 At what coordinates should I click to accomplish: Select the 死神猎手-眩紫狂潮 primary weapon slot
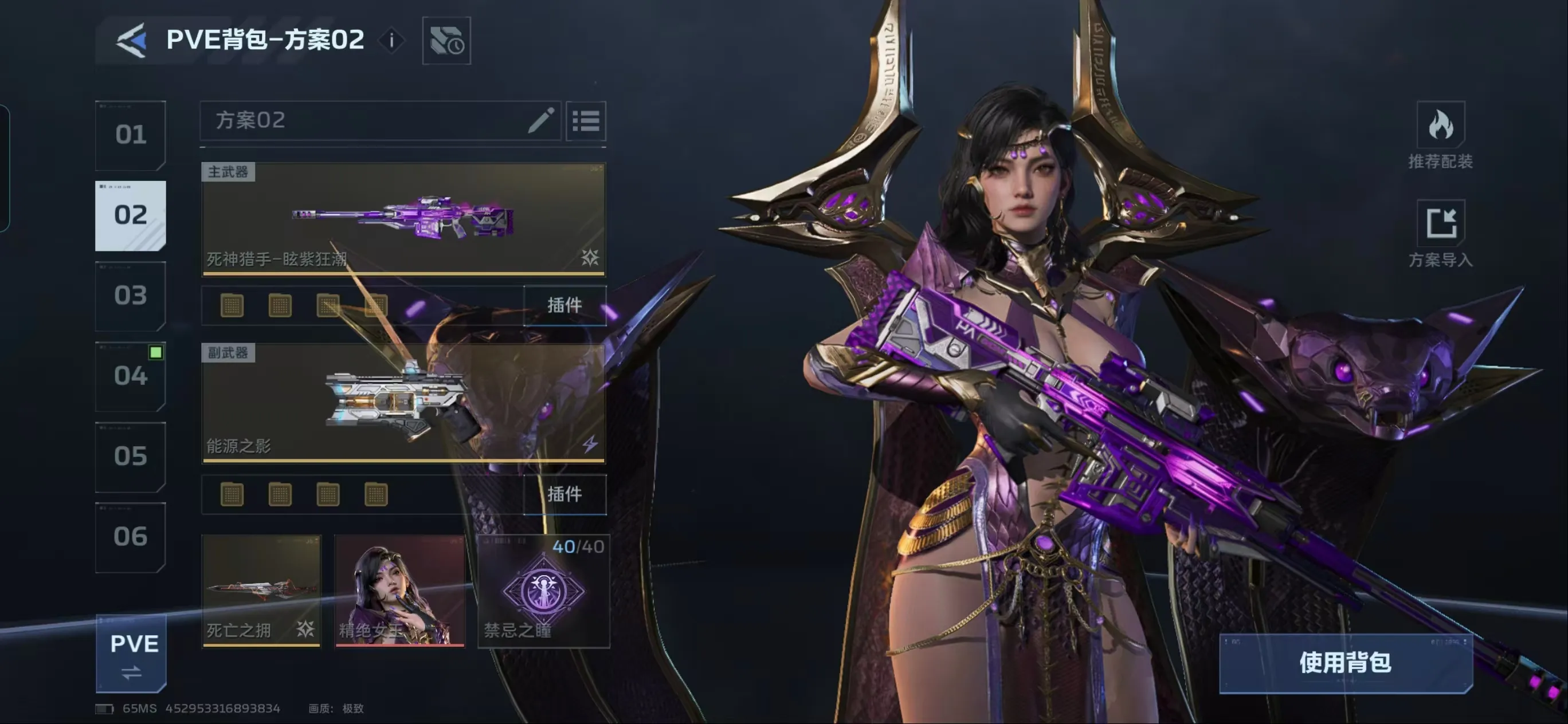click(x=403, y=219)
